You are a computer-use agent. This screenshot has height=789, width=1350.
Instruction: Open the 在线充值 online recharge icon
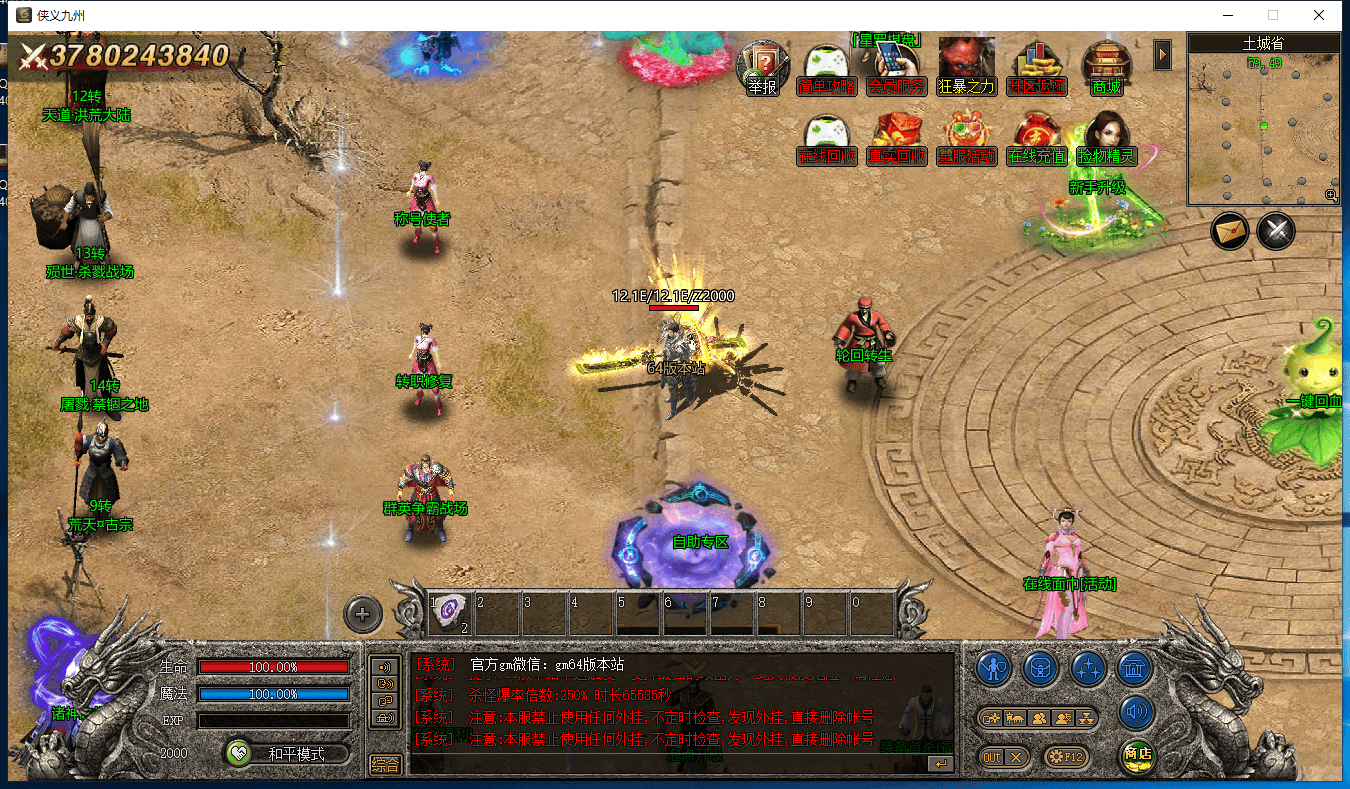point(1036,138)
